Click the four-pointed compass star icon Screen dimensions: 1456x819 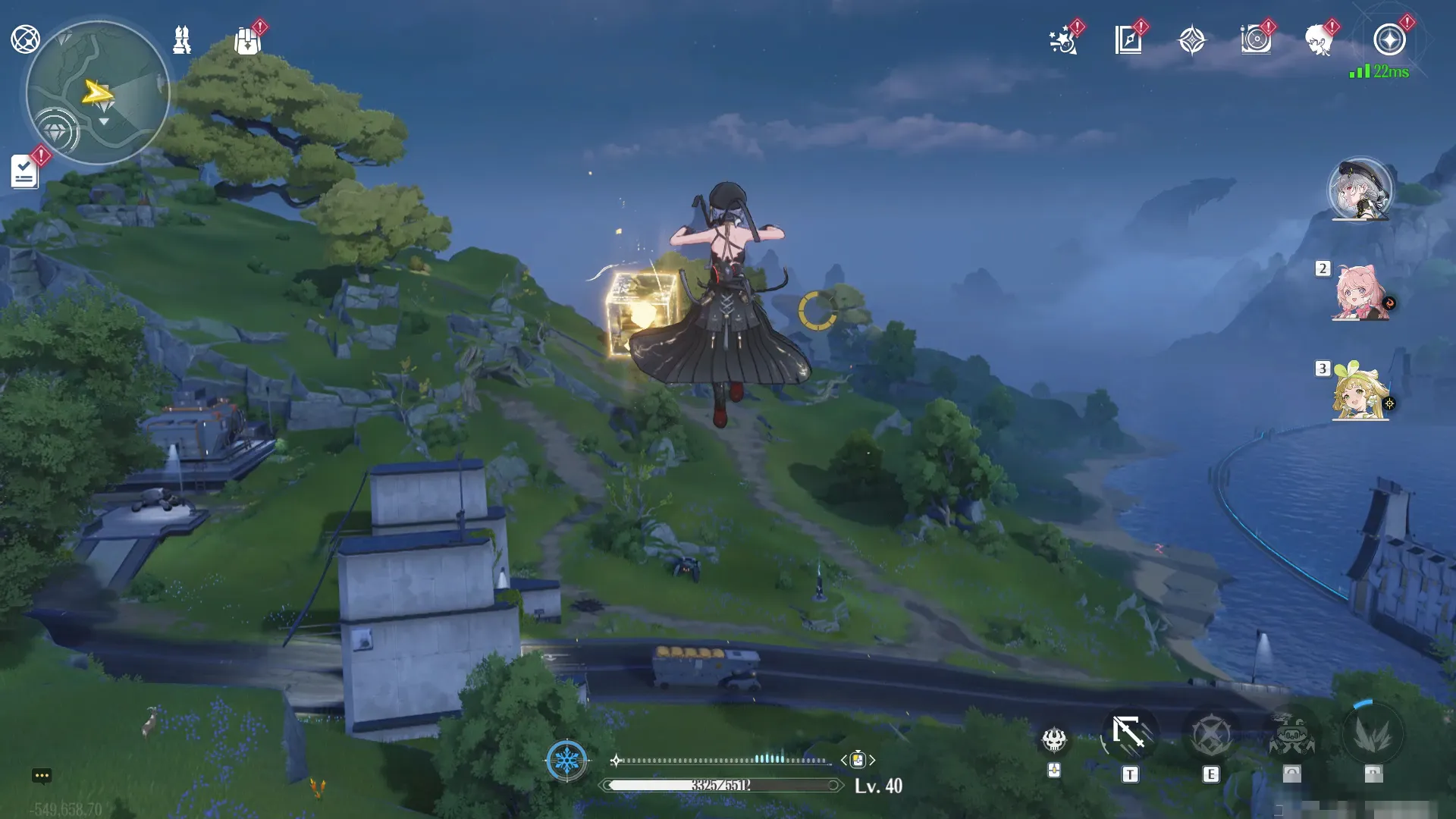(1192, 40)
